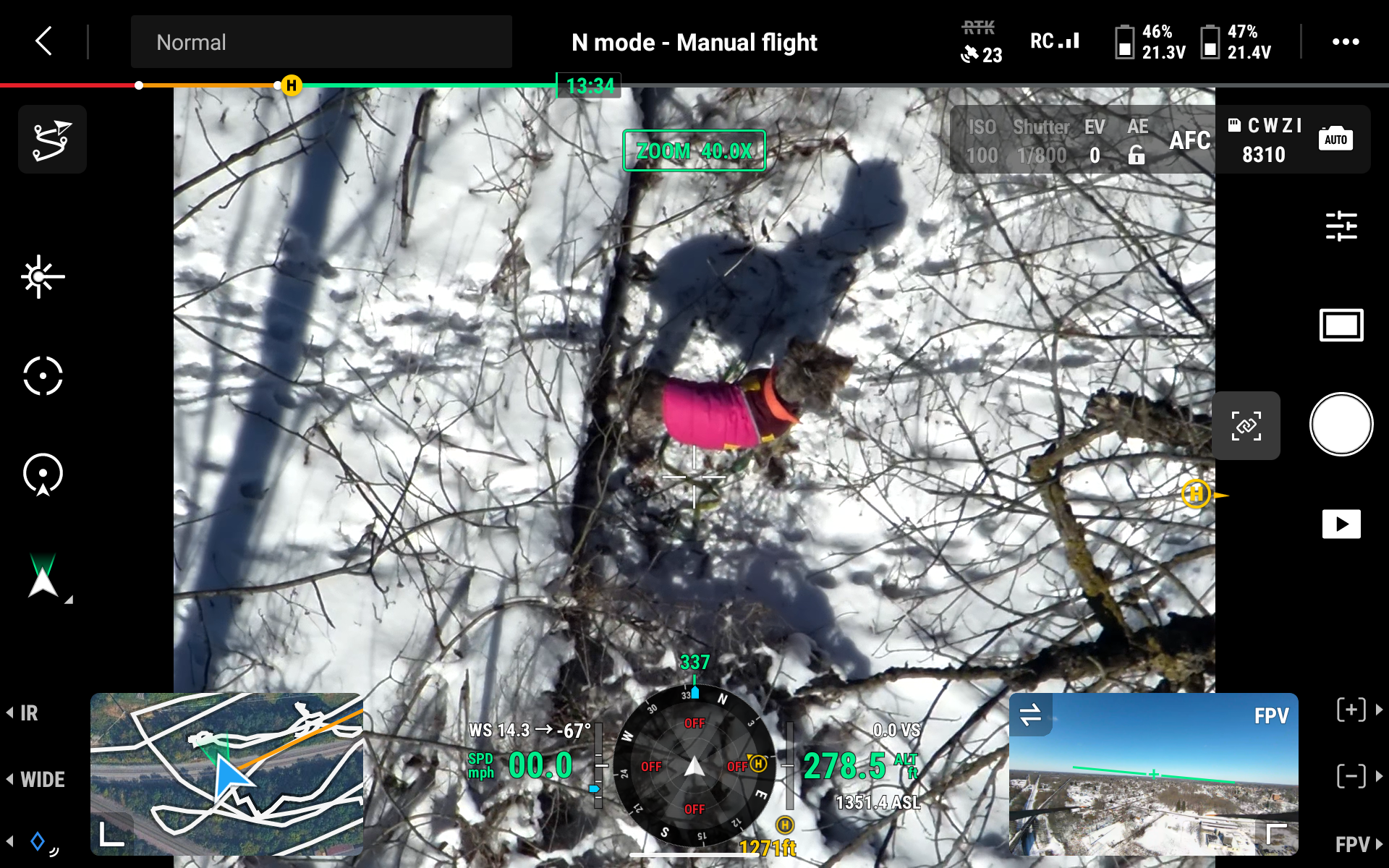The height and width of the screenshot is (868, 1389).
Task: Switch to the WIDE camera view
Action: click(42, 780)
